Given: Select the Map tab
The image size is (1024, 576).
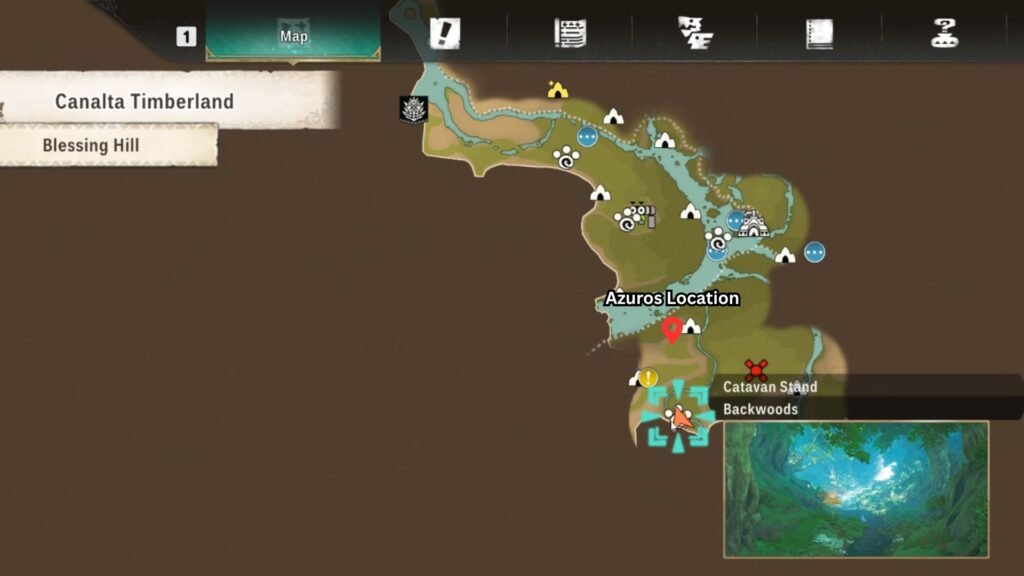Looking at the screenshot, I should (x=293, y=33).
